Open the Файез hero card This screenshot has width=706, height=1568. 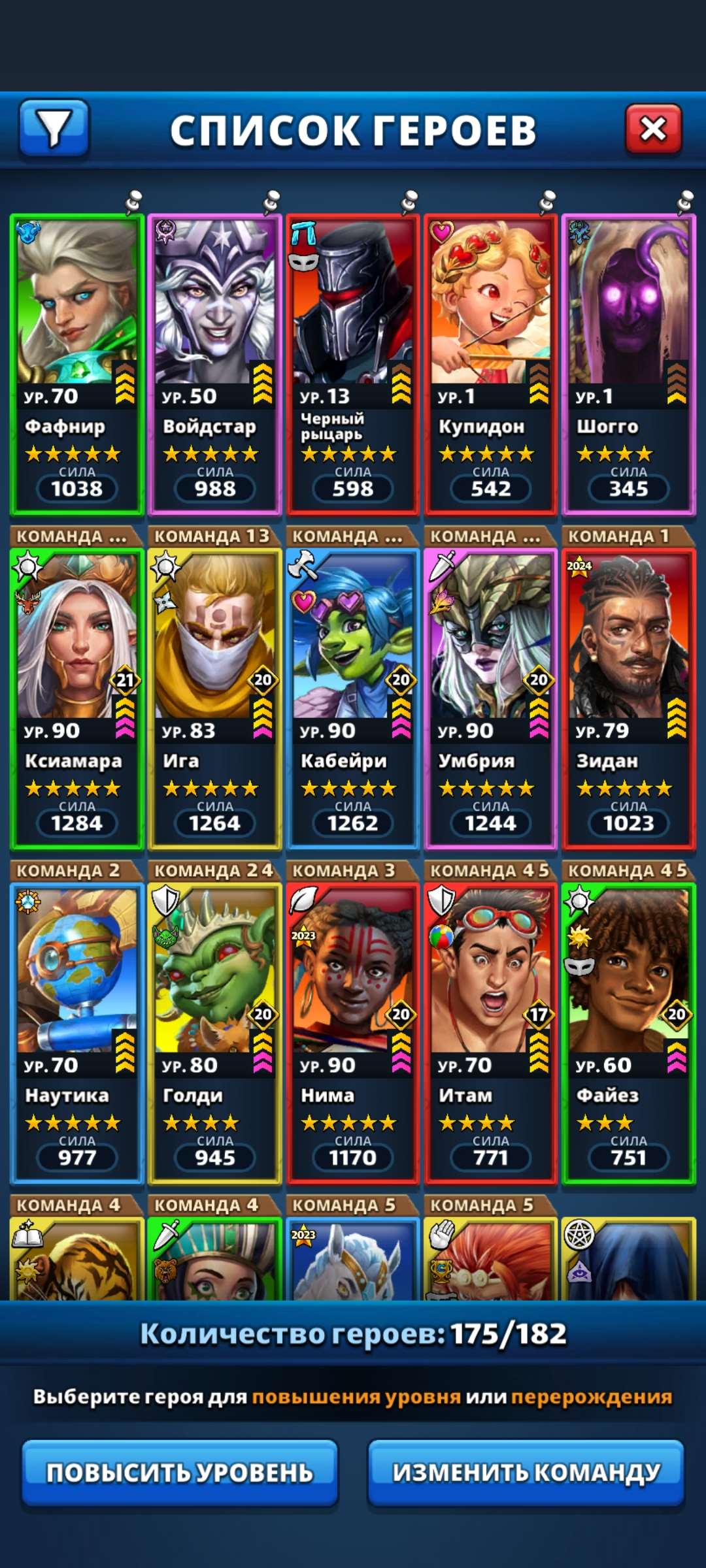coord(628,1034)
